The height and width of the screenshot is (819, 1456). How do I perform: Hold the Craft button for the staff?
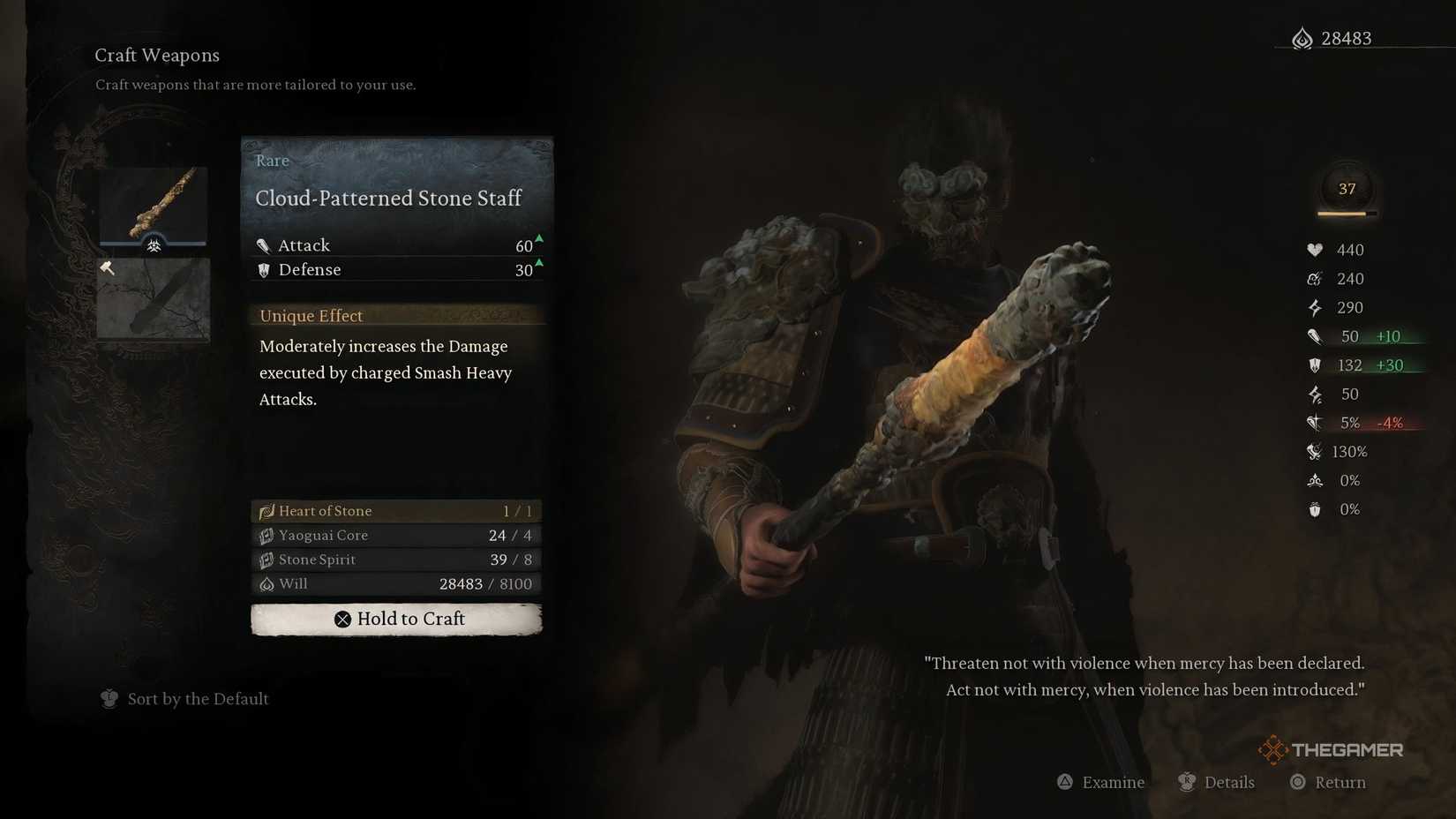coord(396,619)
